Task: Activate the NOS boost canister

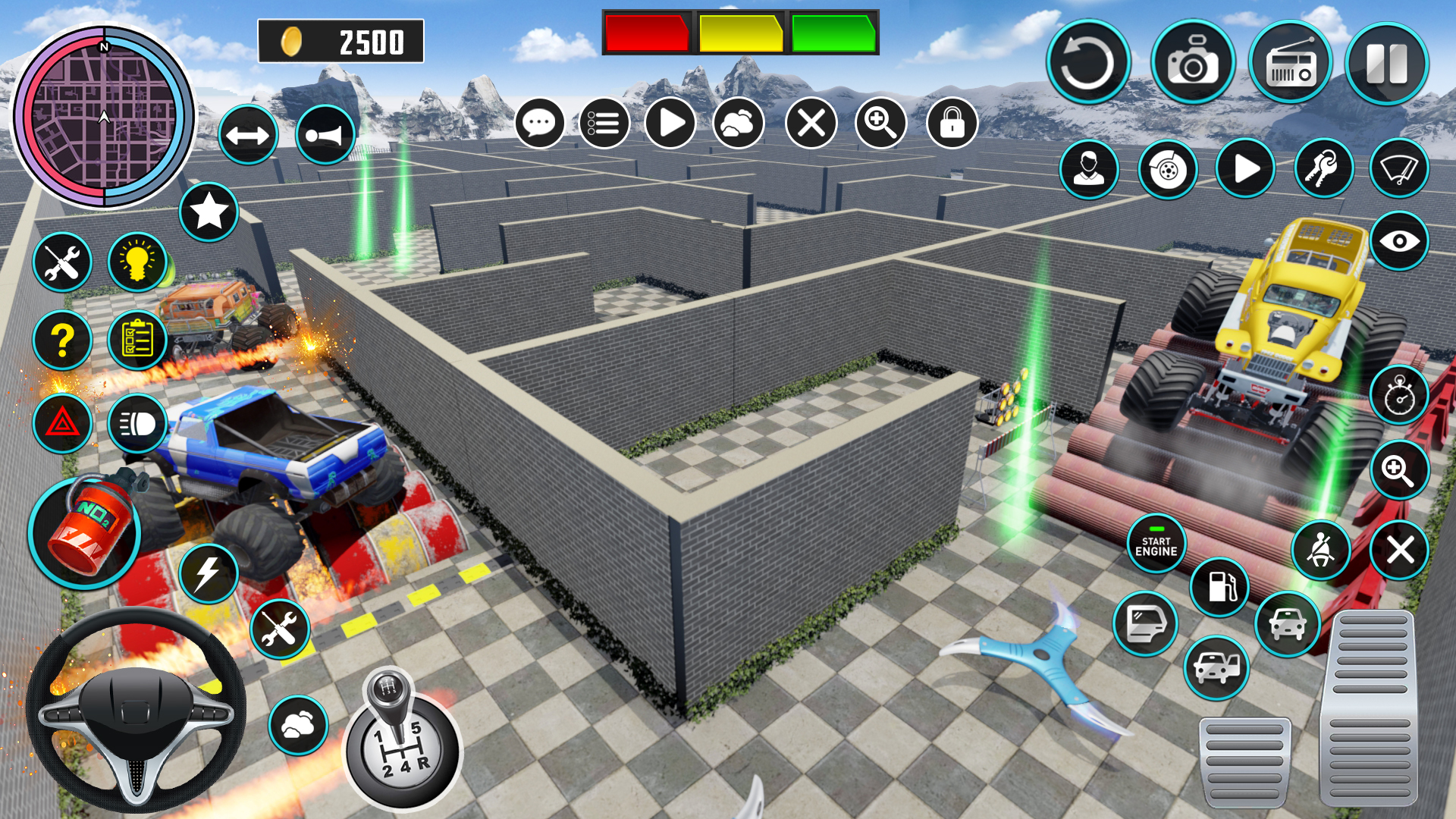Action: [x=87, y=531]
